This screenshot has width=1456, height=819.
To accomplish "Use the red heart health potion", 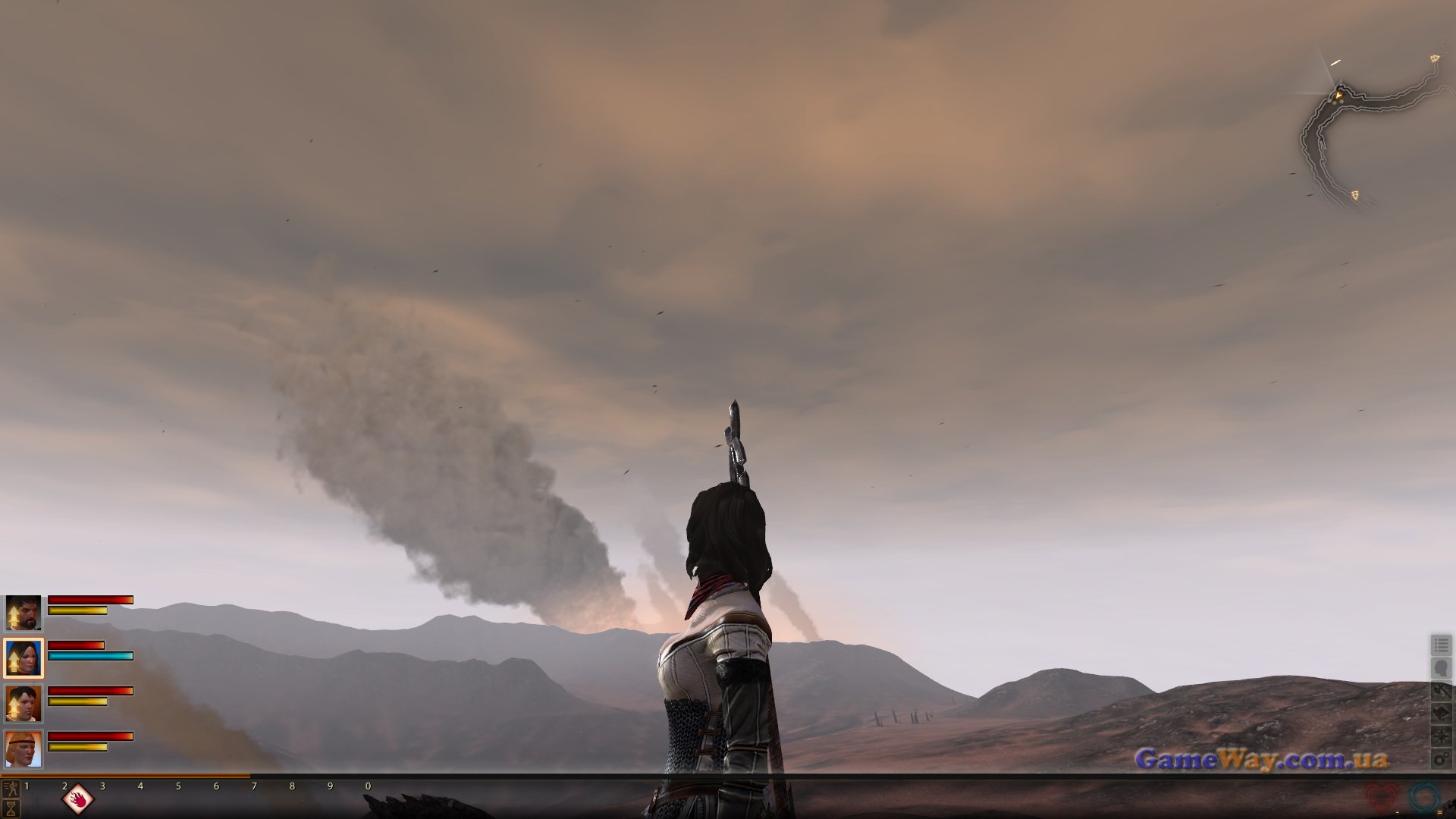I will (x=1382, y=798).
